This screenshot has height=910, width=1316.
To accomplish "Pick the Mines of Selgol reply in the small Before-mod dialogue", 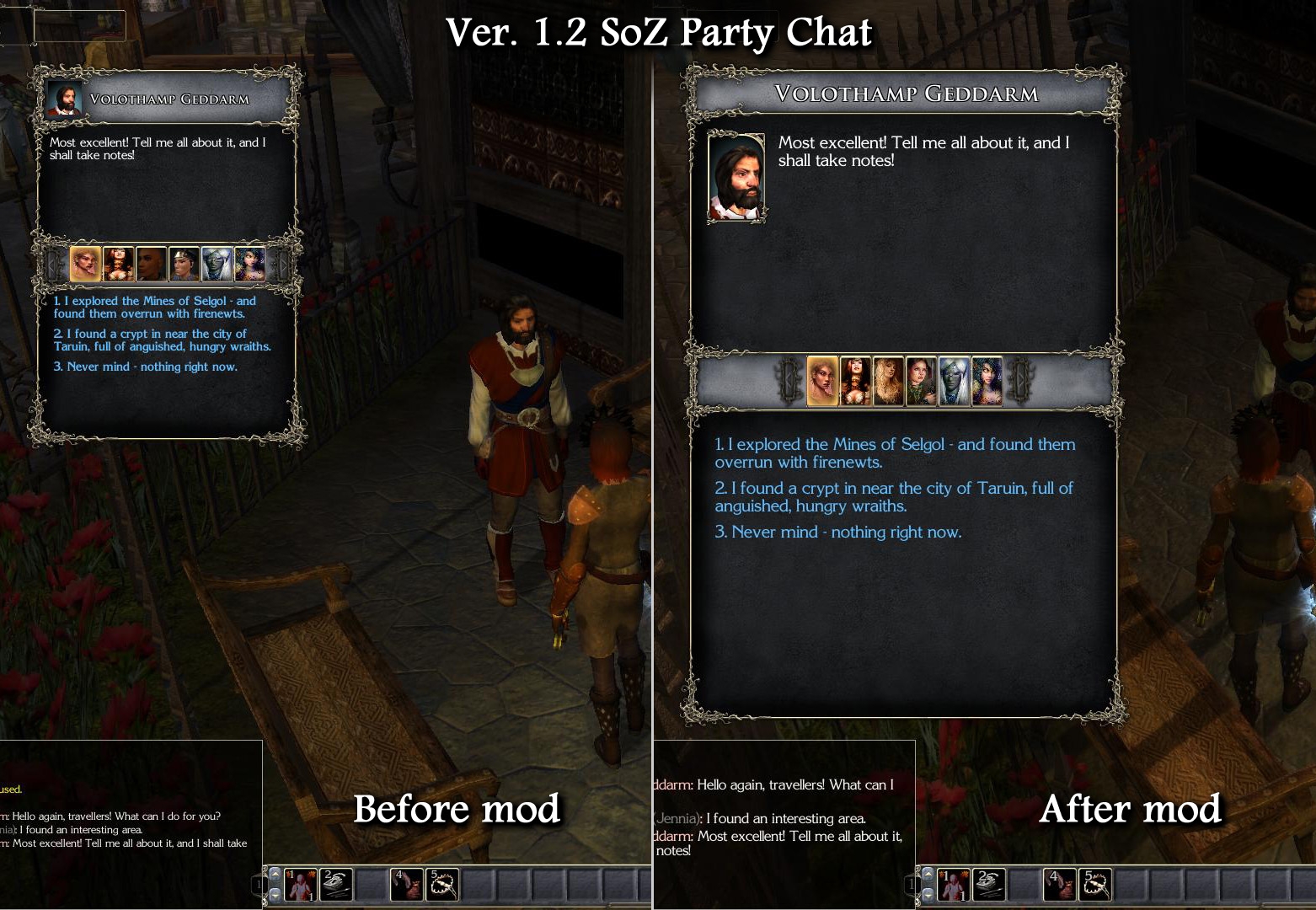I will point(155,308).
